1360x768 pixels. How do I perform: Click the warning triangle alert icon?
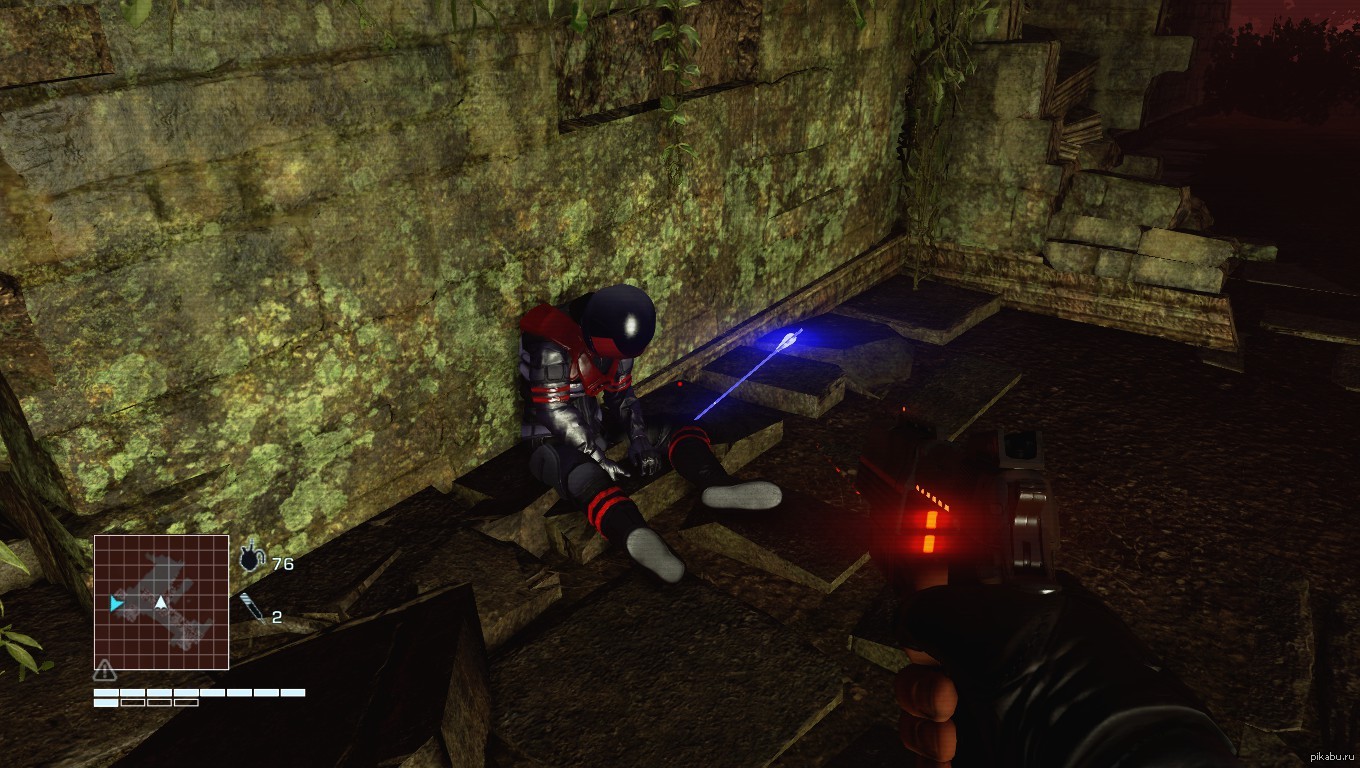(x=104, y=672)
